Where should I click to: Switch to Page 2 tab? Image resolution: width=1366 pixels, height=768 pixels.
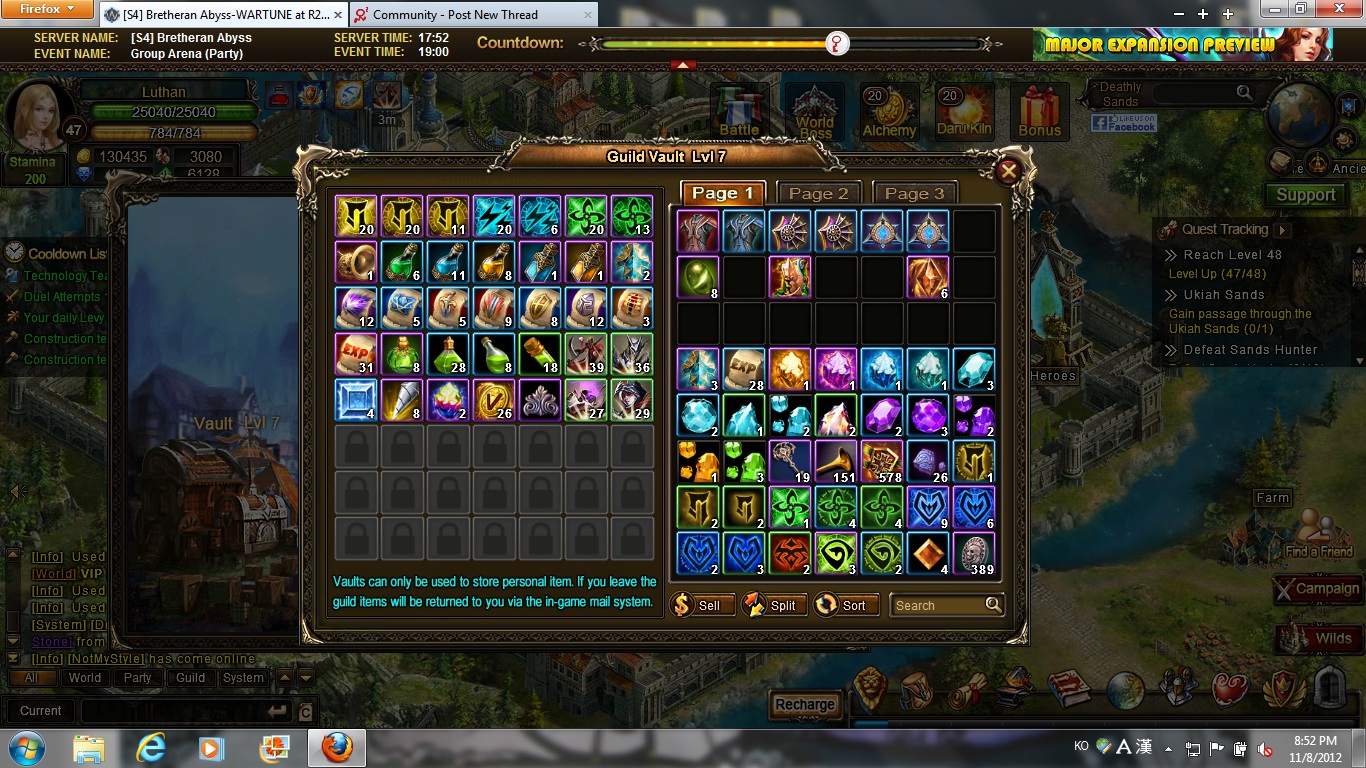point(818,193)
